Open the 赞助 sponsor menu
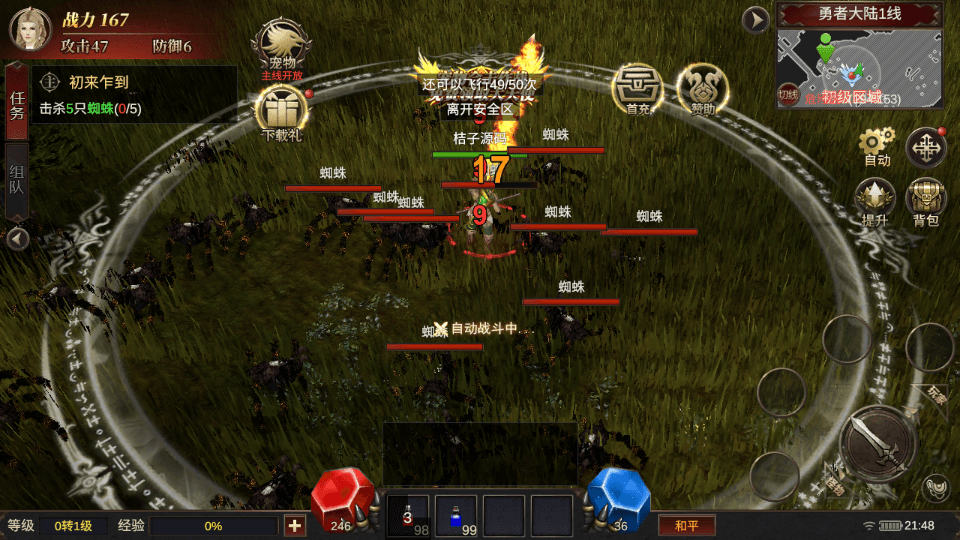 [x=701, y=88]
